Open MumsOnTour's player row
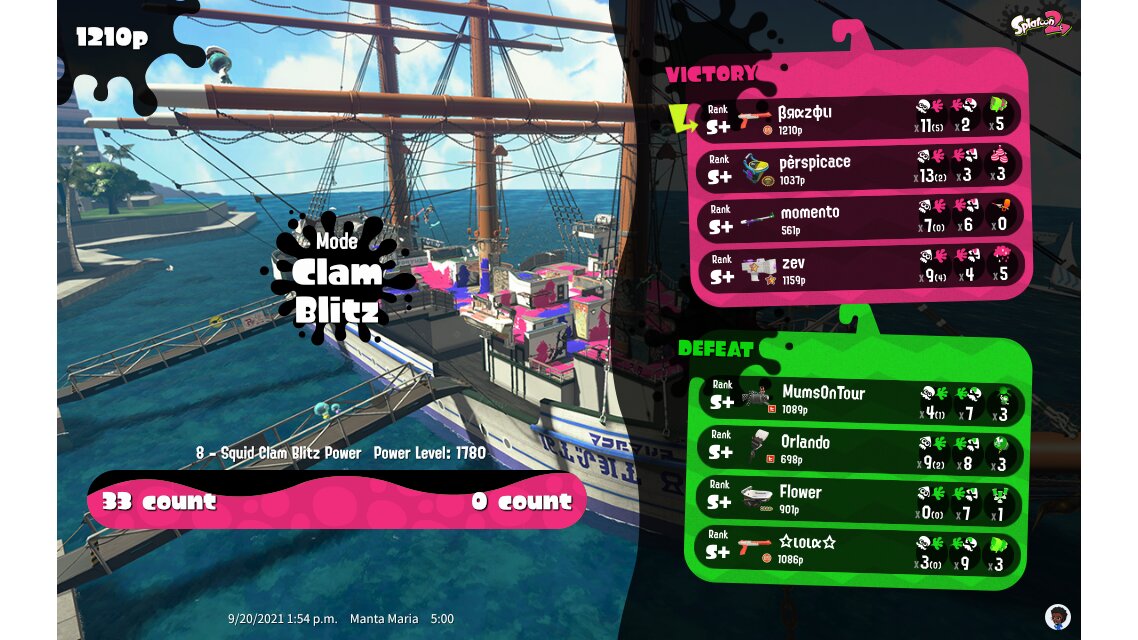 click(860, 399)
